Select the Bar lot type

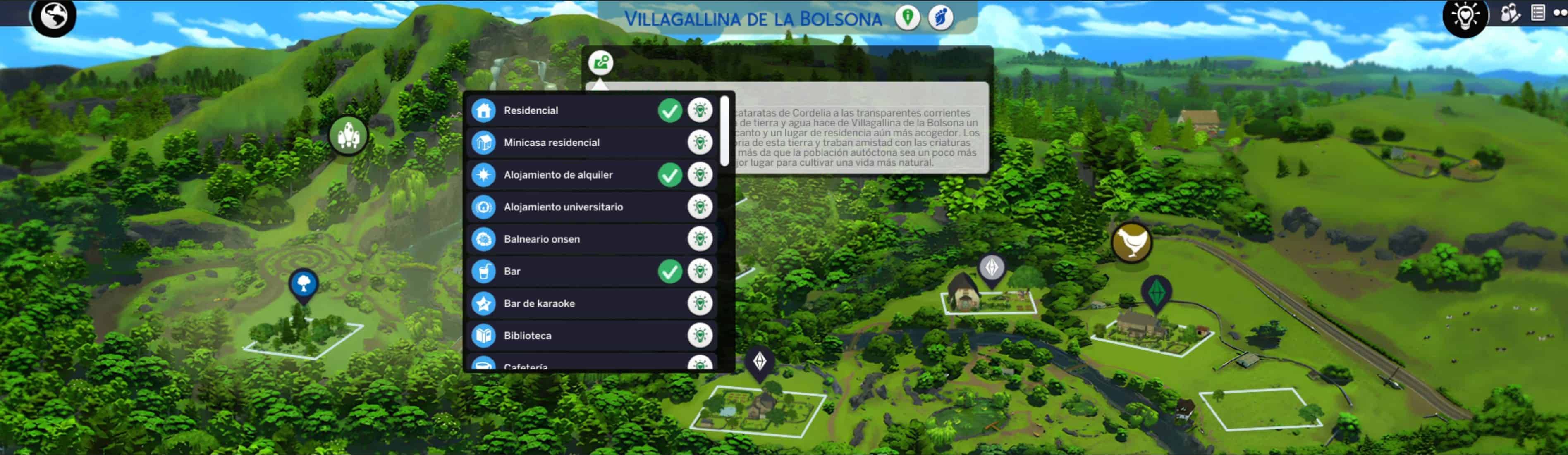click(512, 271)
